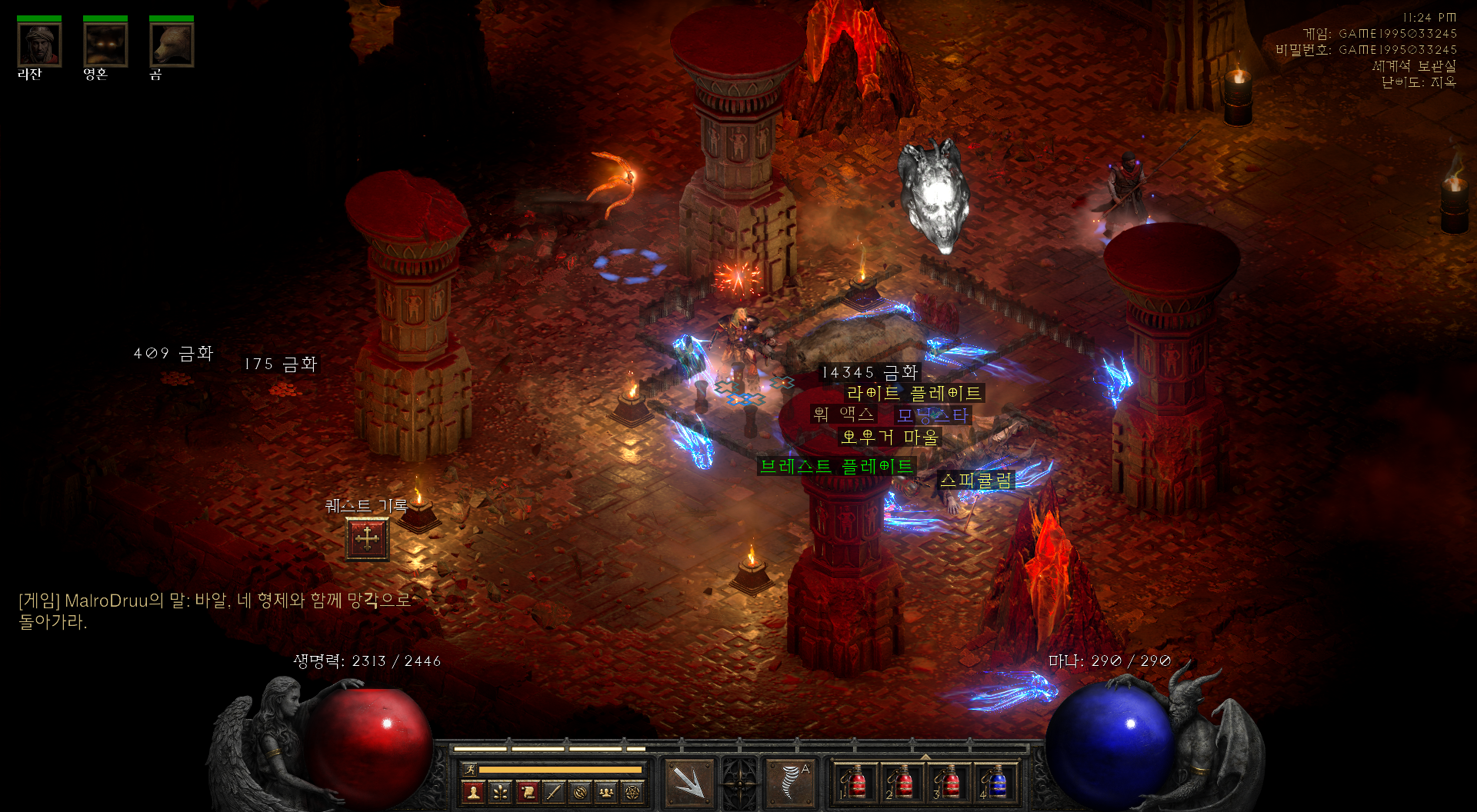The image size is (1477, 812).
Task: Select the left-click arrow attack skill
Action: point(689,782)
